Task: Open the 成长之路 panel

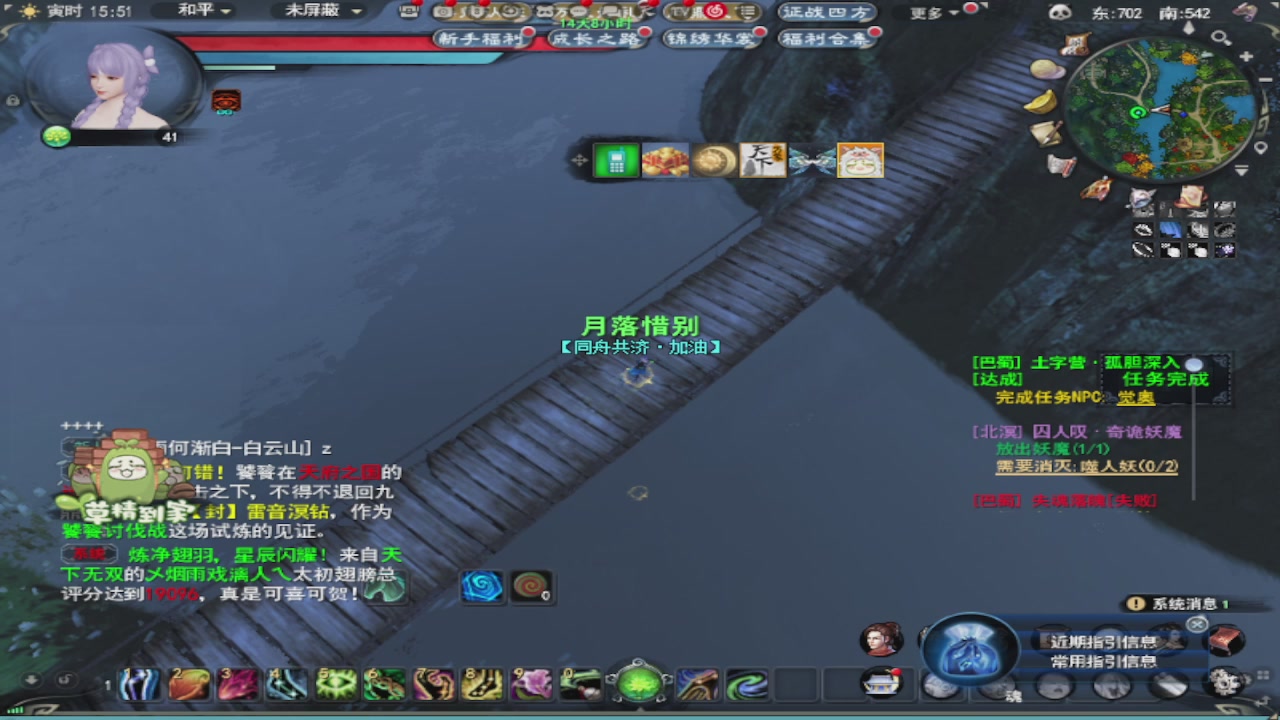Action: click(597, 37)
